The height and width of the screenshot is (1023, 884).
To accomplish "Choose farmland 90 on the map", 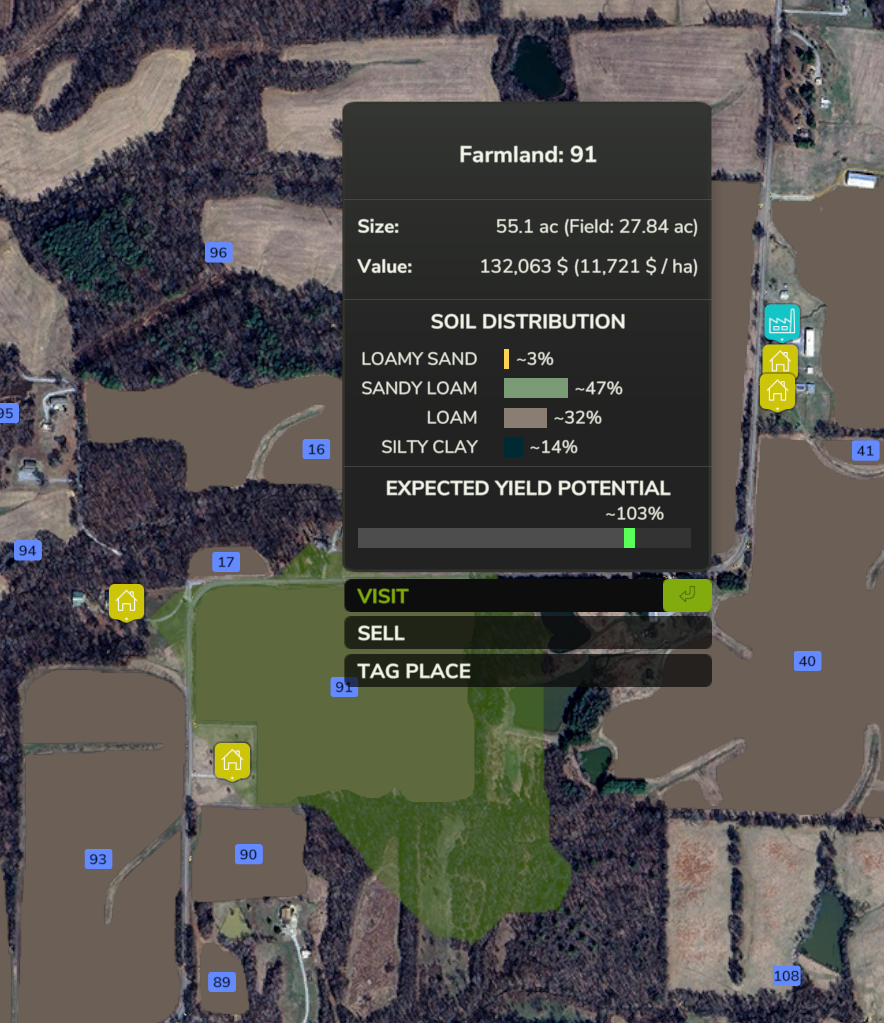I will [x=248, y=854].
